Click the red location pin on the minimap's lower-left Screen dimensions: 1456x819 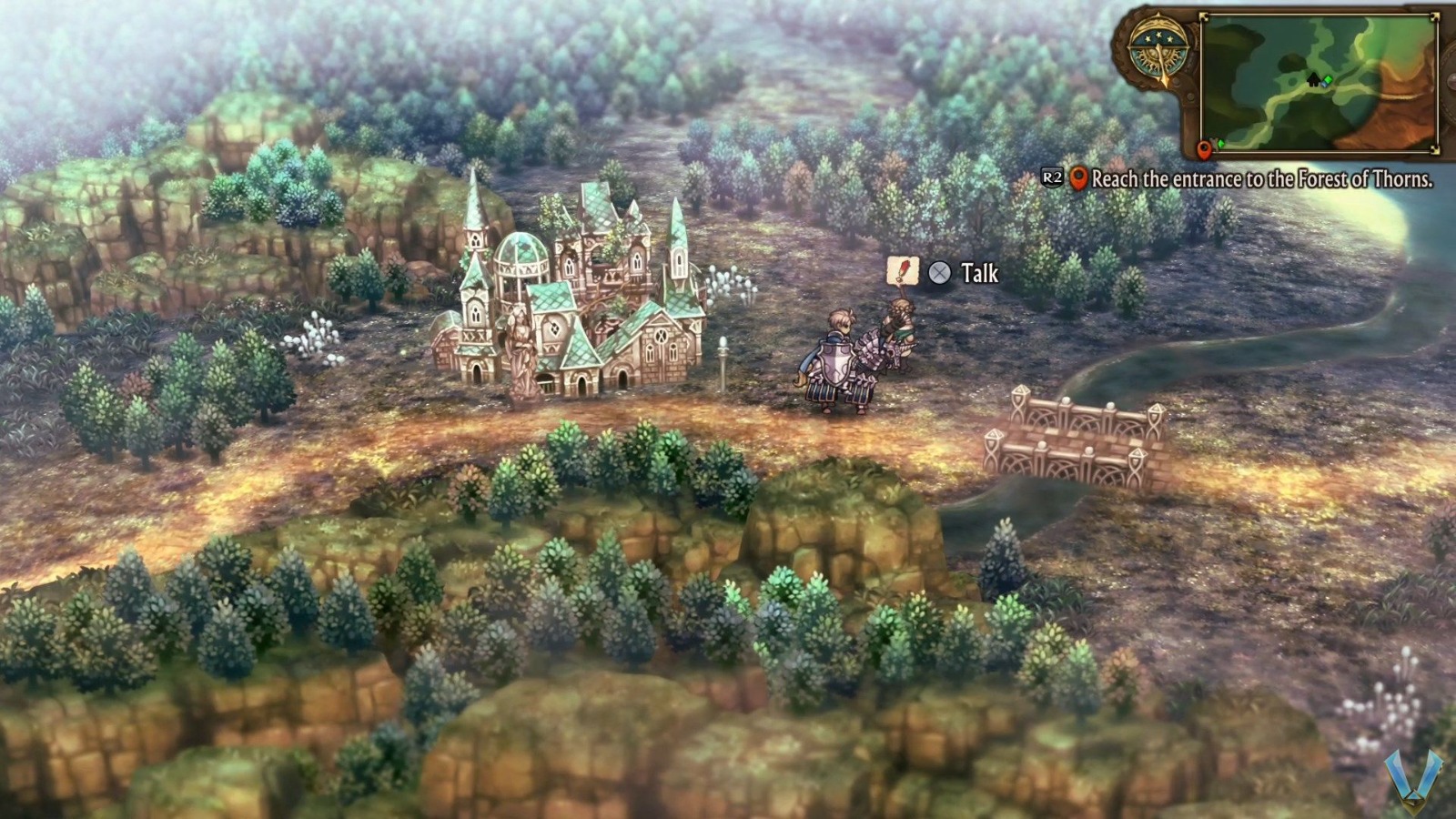point(1205,150)
